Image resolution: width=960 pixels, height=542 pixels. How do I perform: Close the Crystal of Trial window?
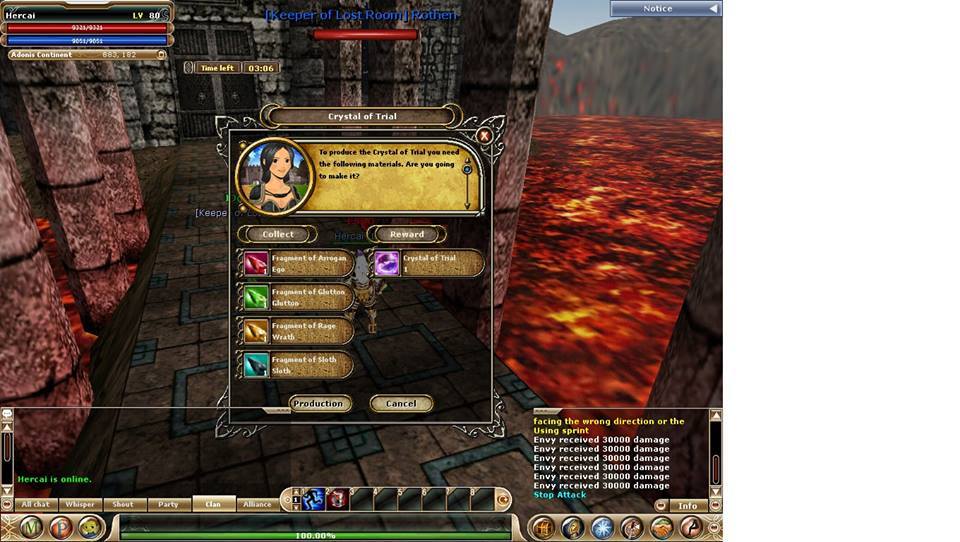point(484,135)
